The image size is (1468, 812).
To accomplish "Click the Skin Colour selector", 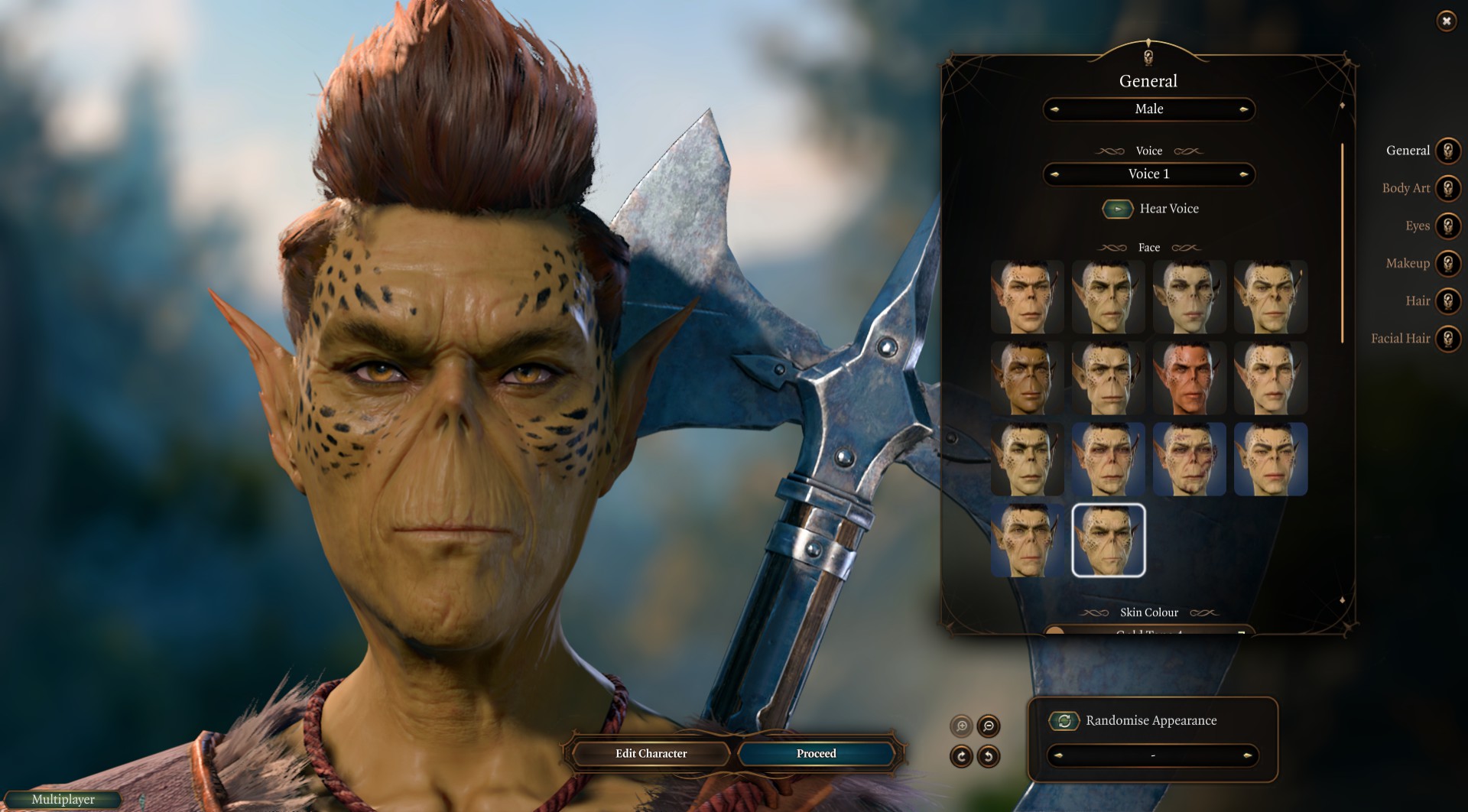I will coord(1148,631).
